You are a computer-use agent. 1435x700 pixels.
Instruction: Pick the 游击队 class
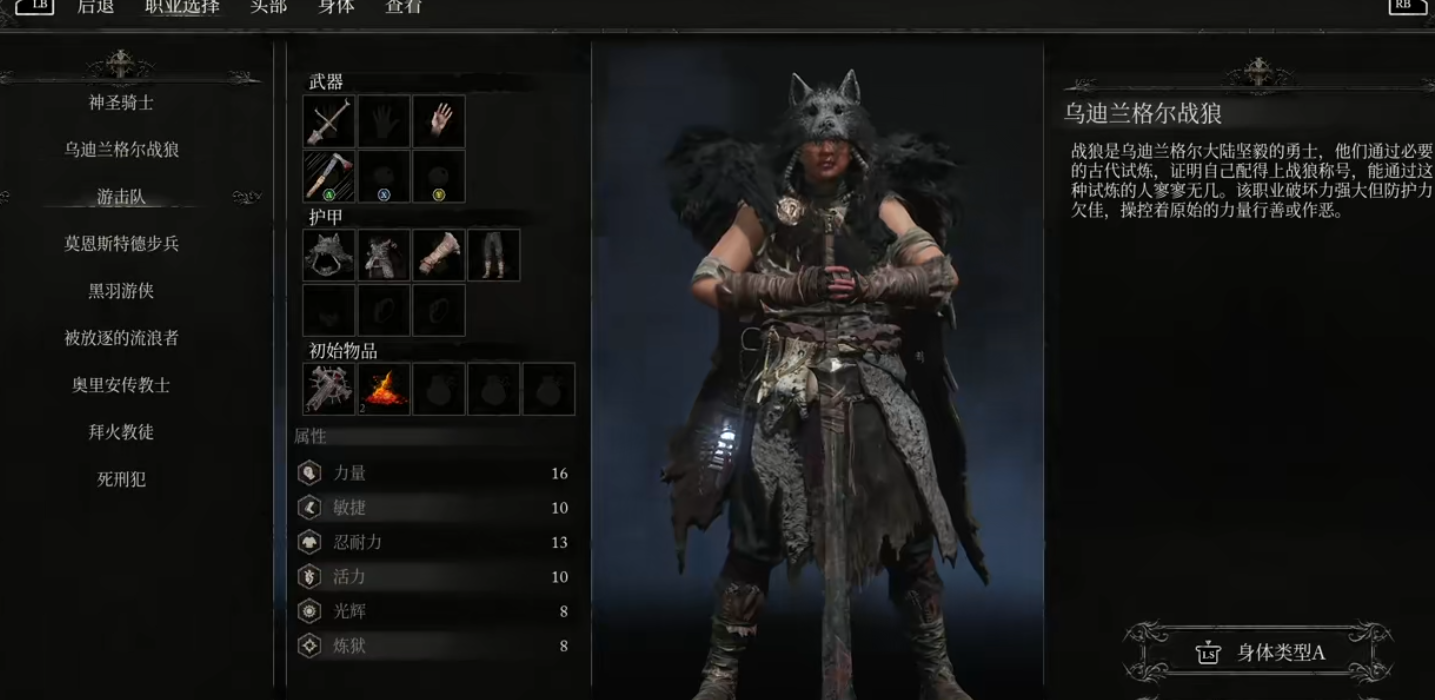pyautogui.click(x=121, y=197)
